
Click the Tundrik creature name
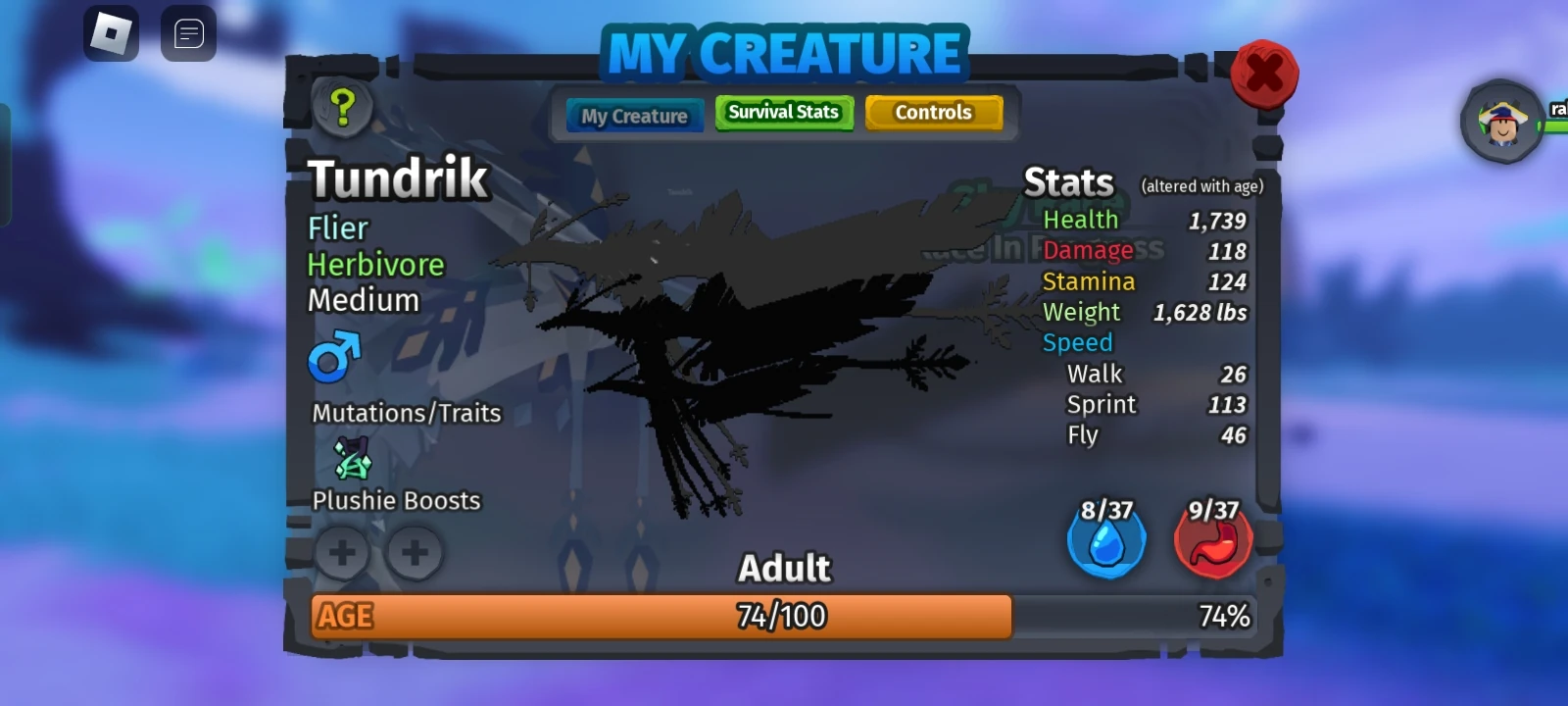pyautogui.click(x=398, y=177)
